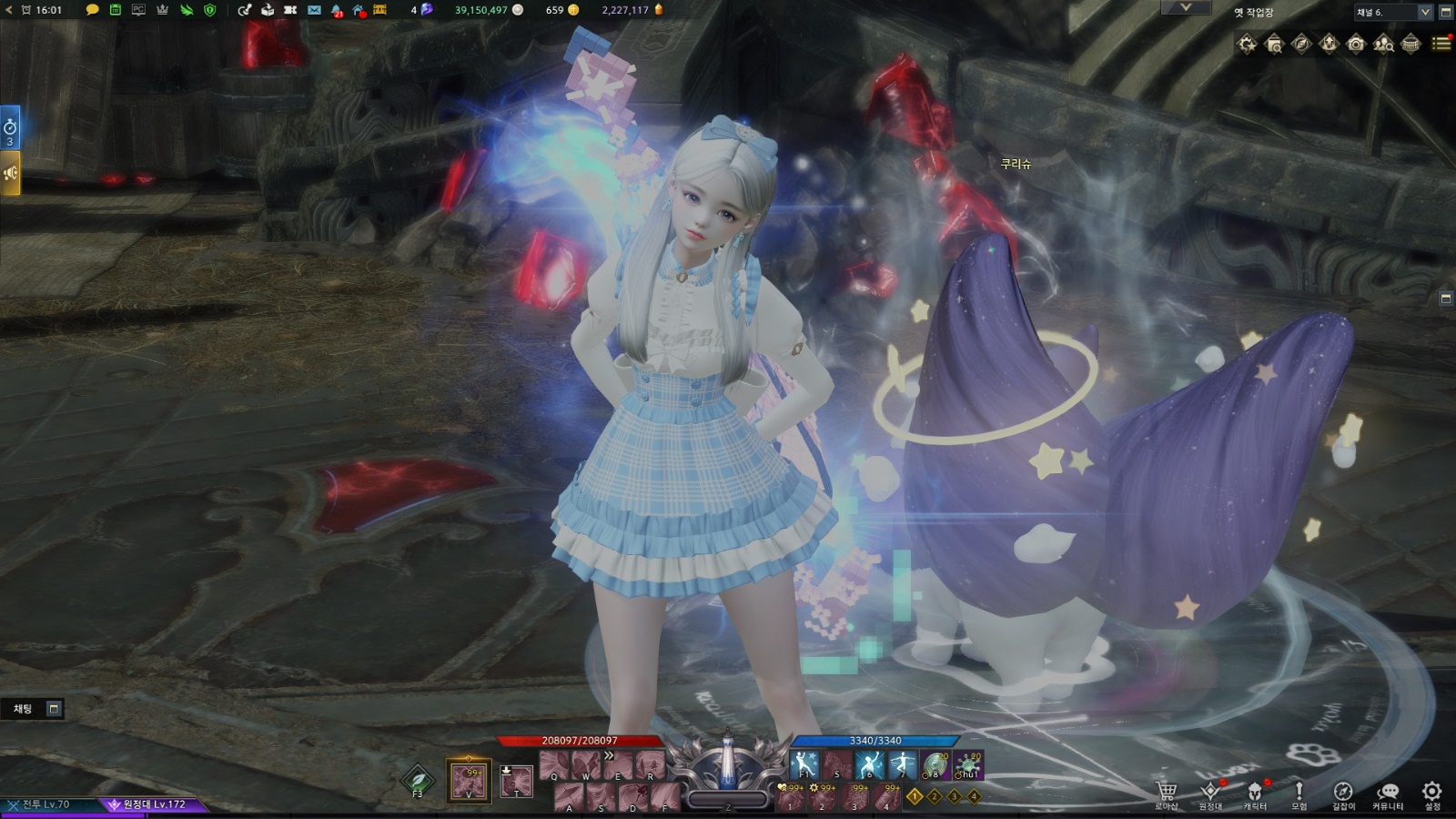Open the 길잡이 guide compass menu

click(1343, 793)
